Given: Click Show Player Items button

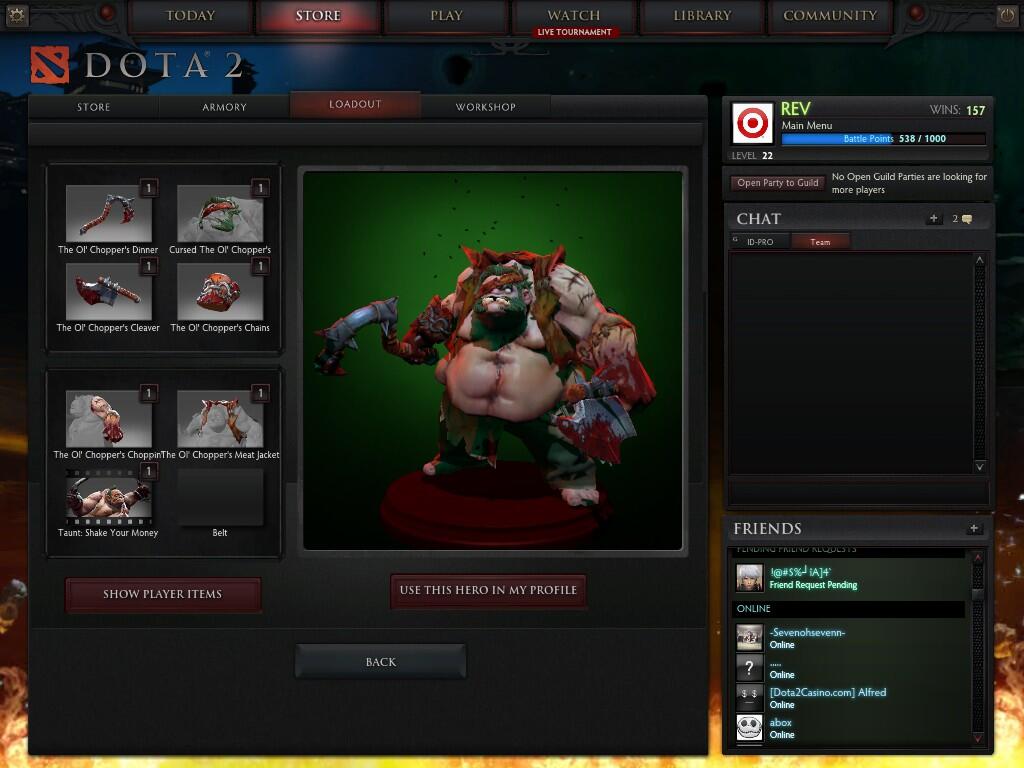Looking at the screenshot, I should (162, 594).
